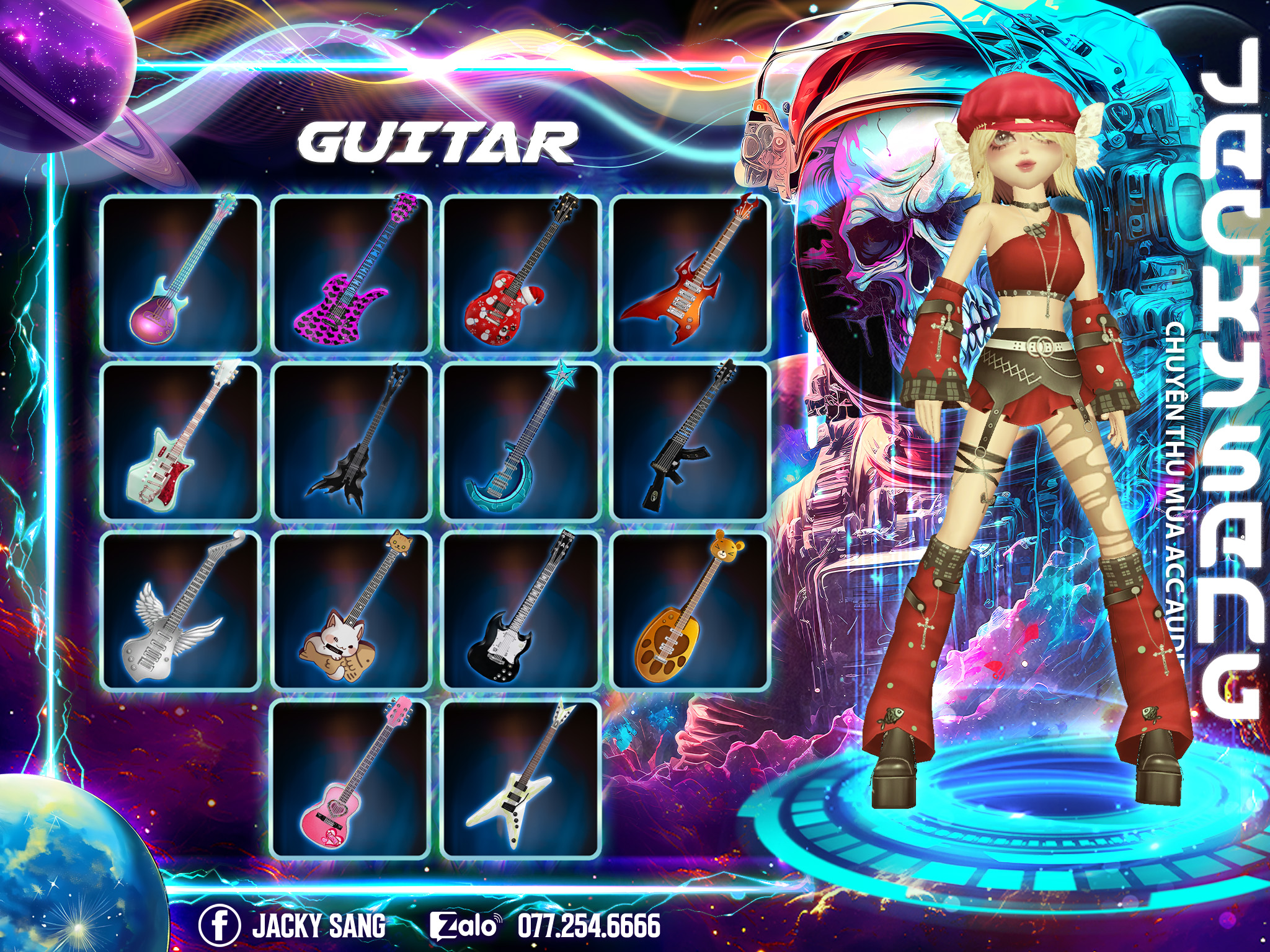
Task: Select the orange bear paw guitar
Action: coord(690,610)
